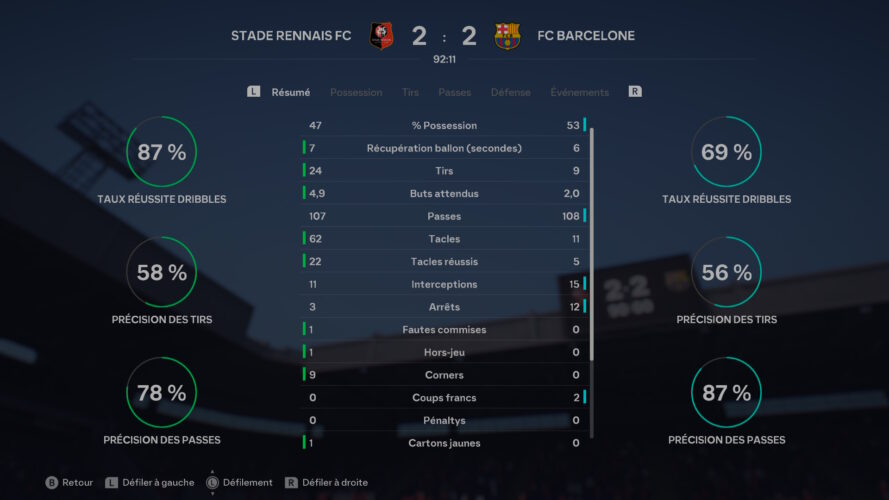Switch to the Résumé tab
Screen dimensions: 889x500
[291, 92]
